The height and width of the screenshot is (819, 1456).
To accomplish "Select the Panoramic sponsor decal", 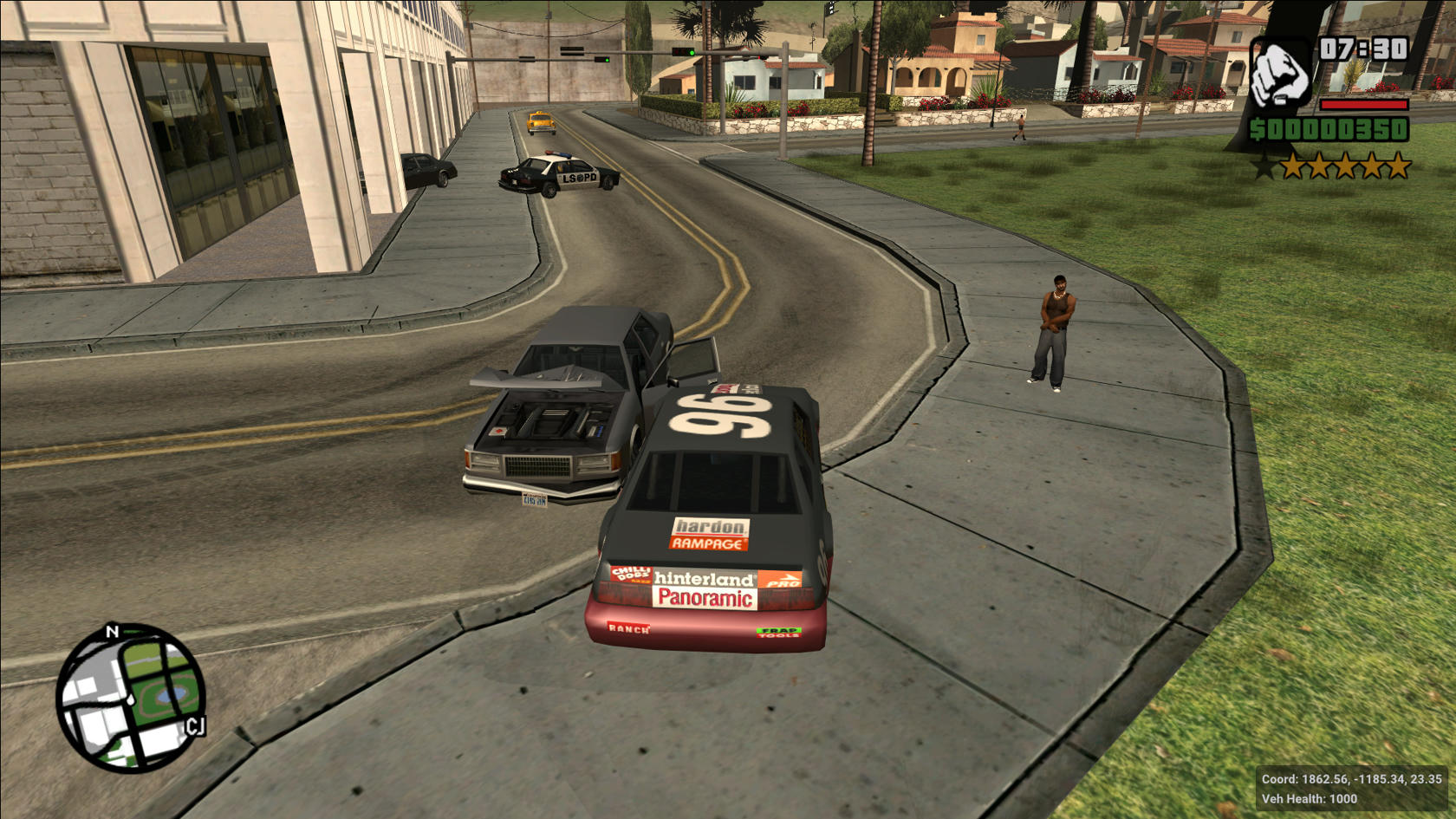I will coord(704,598).
